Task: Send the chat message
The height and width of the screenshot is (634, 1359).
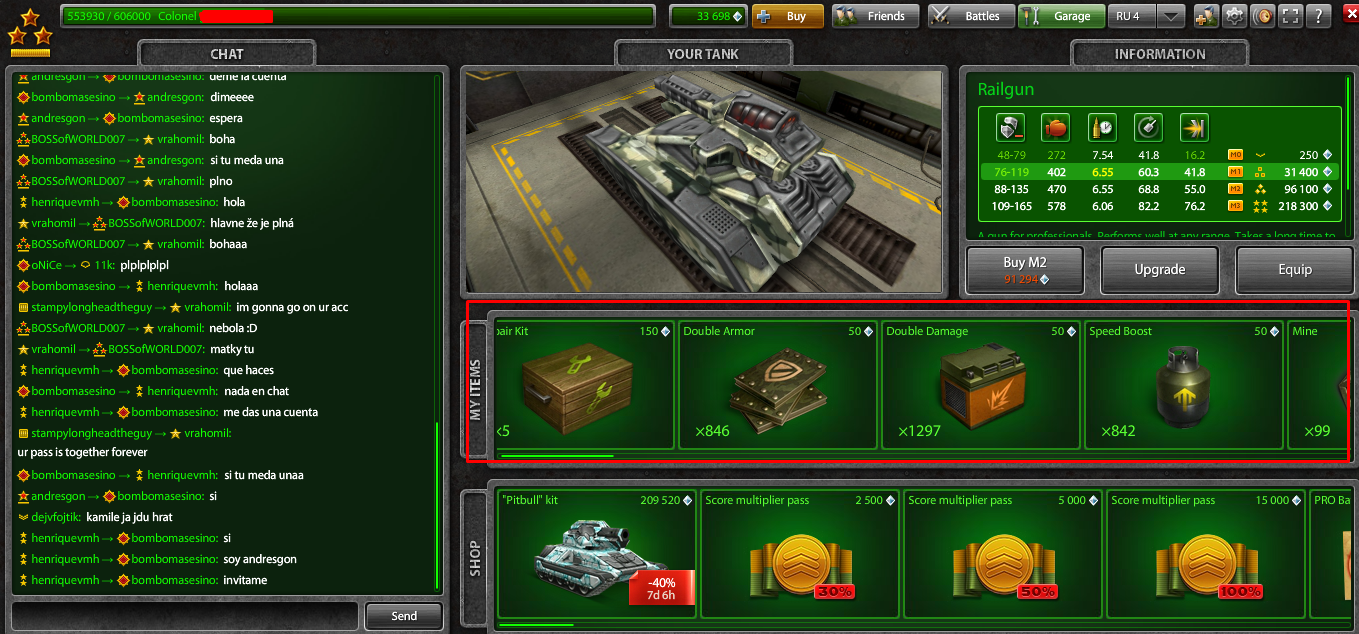Action: [x=404, y=616]
